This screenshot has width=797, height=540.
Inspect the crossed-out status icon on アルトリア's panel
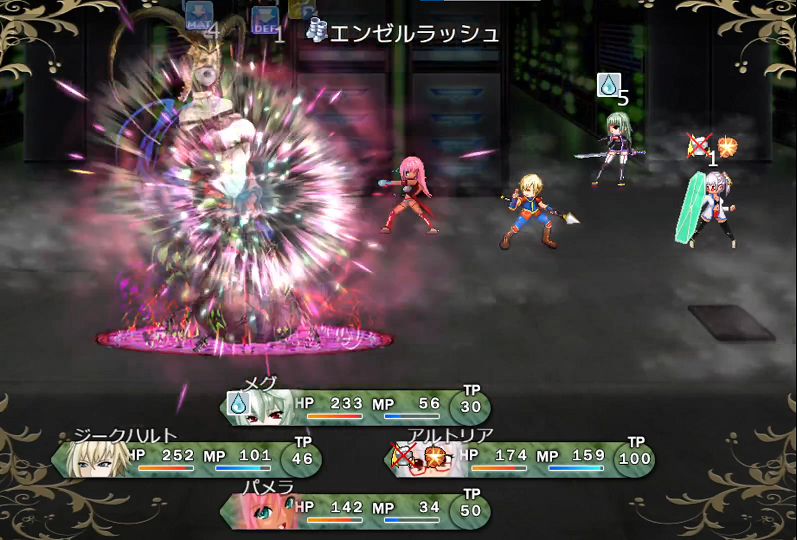coord(405,456)
